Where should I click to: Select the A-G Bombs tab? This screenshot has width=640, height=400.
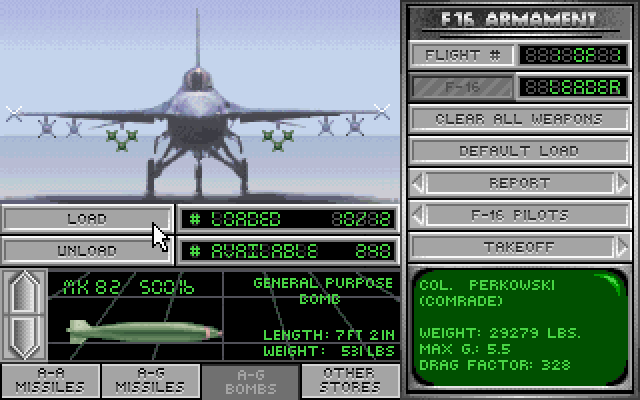(x=251, y=382)
